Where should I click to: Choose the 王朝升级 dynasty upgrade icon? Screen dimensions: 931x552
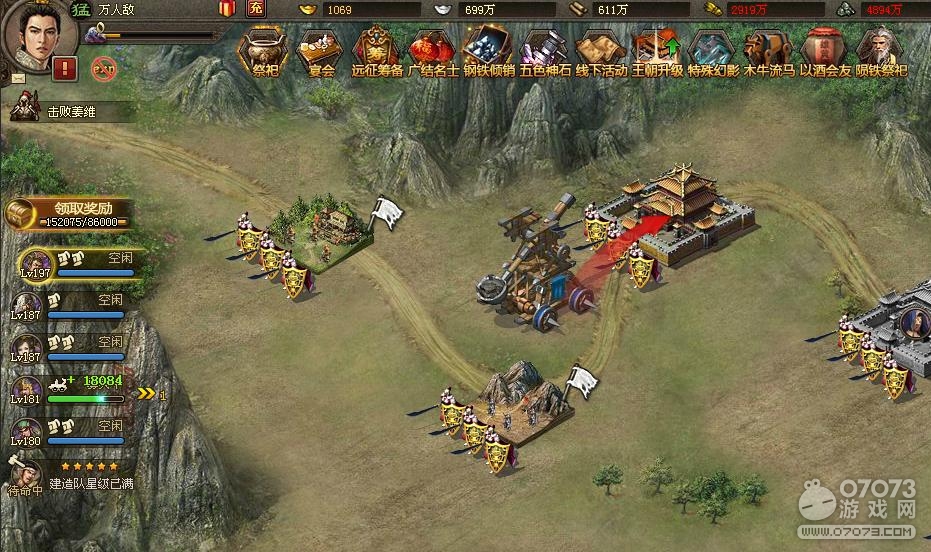[656, 50]
